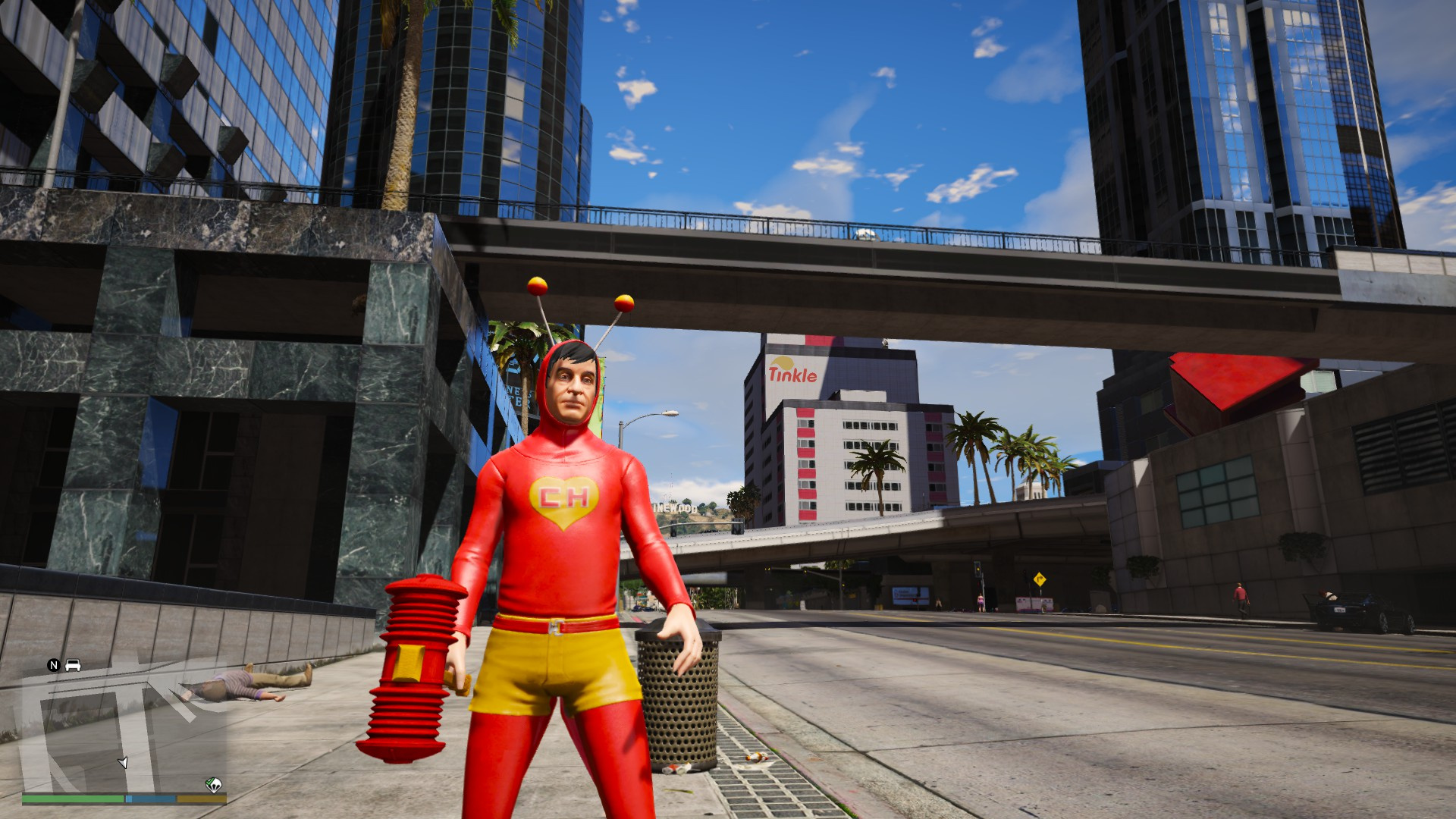This screenshot has height=819, width=1456.
Task: Select the white car blip on the minimap
Action: pos(73,665)
